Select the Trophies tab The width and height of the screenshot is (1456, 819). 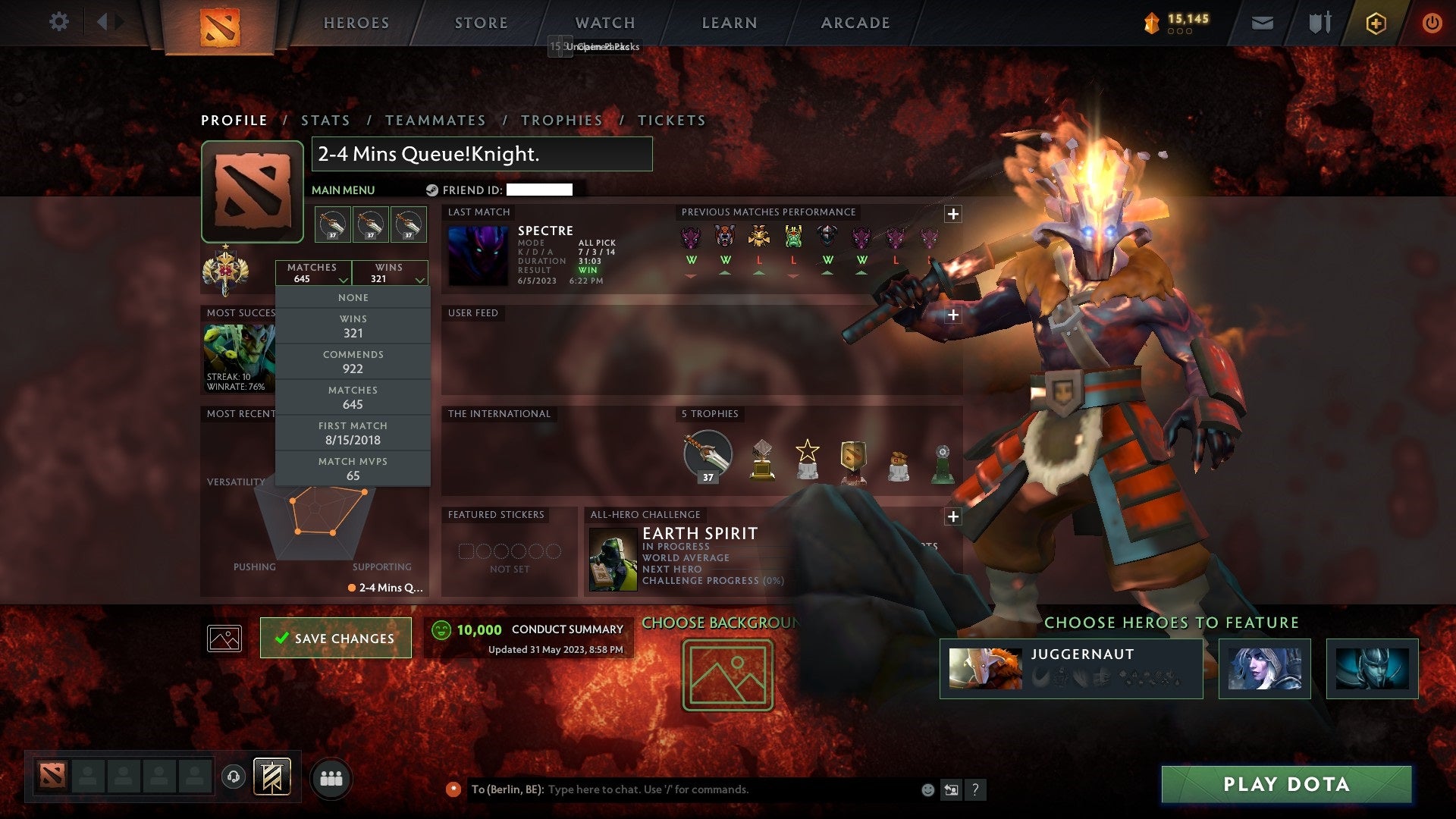561,120
